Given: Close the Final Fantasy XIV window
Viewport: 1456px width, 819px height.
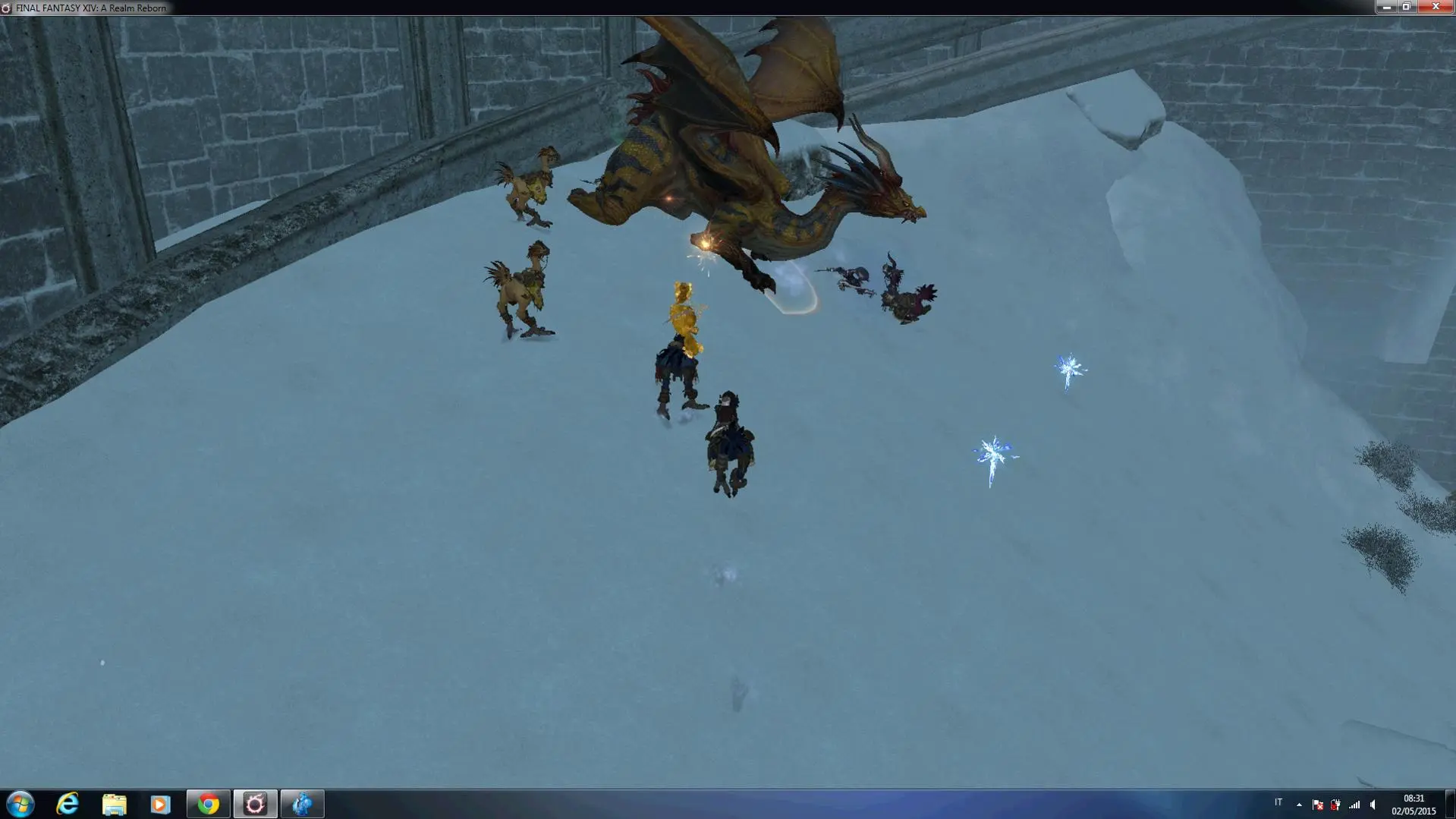Looking at the screenshot, I should click(1435, 7).
